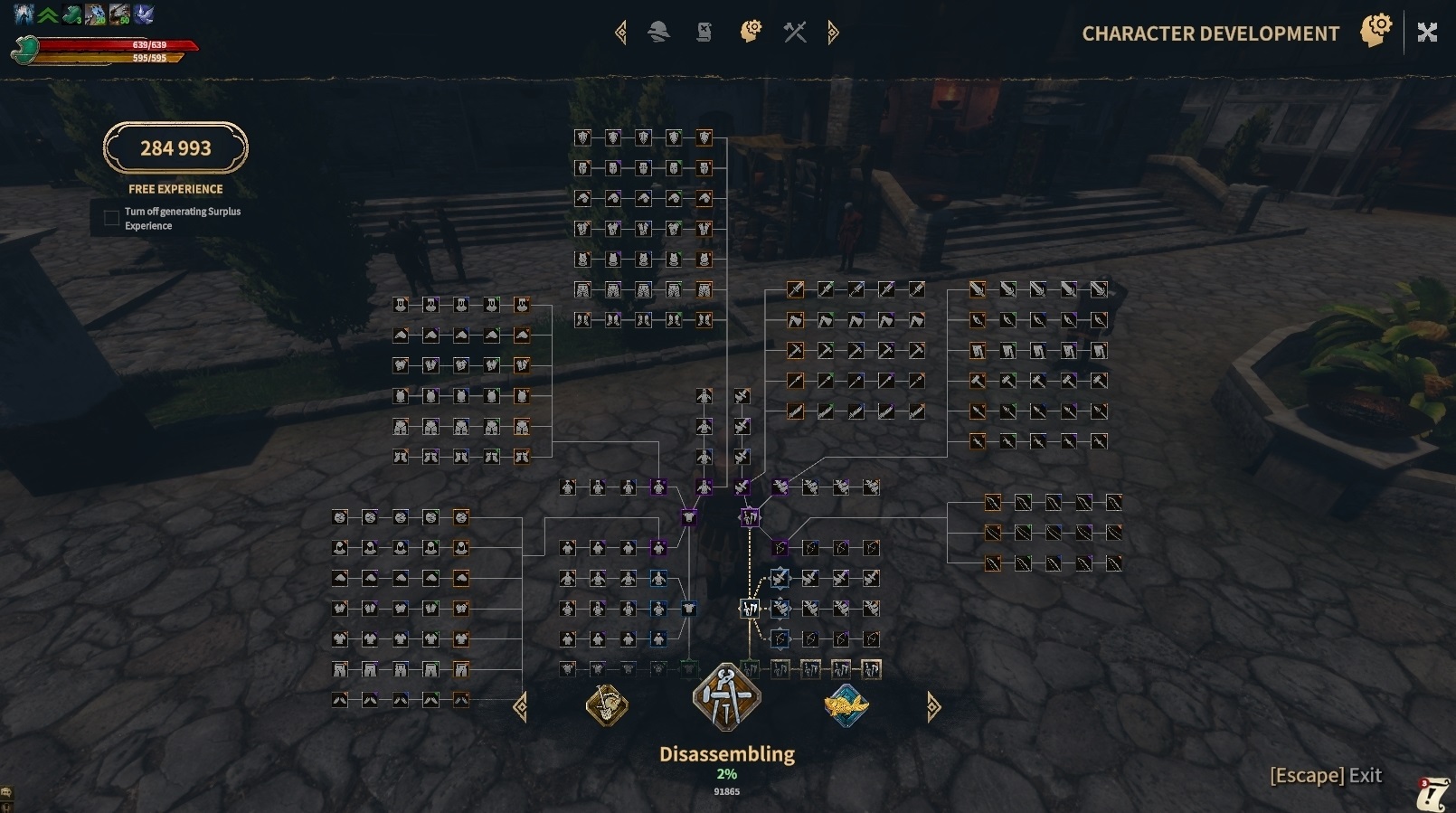Viewport: 1456px width, 813px height.
Task: Go to the next skill with right arrow
Action: [933, 706]
